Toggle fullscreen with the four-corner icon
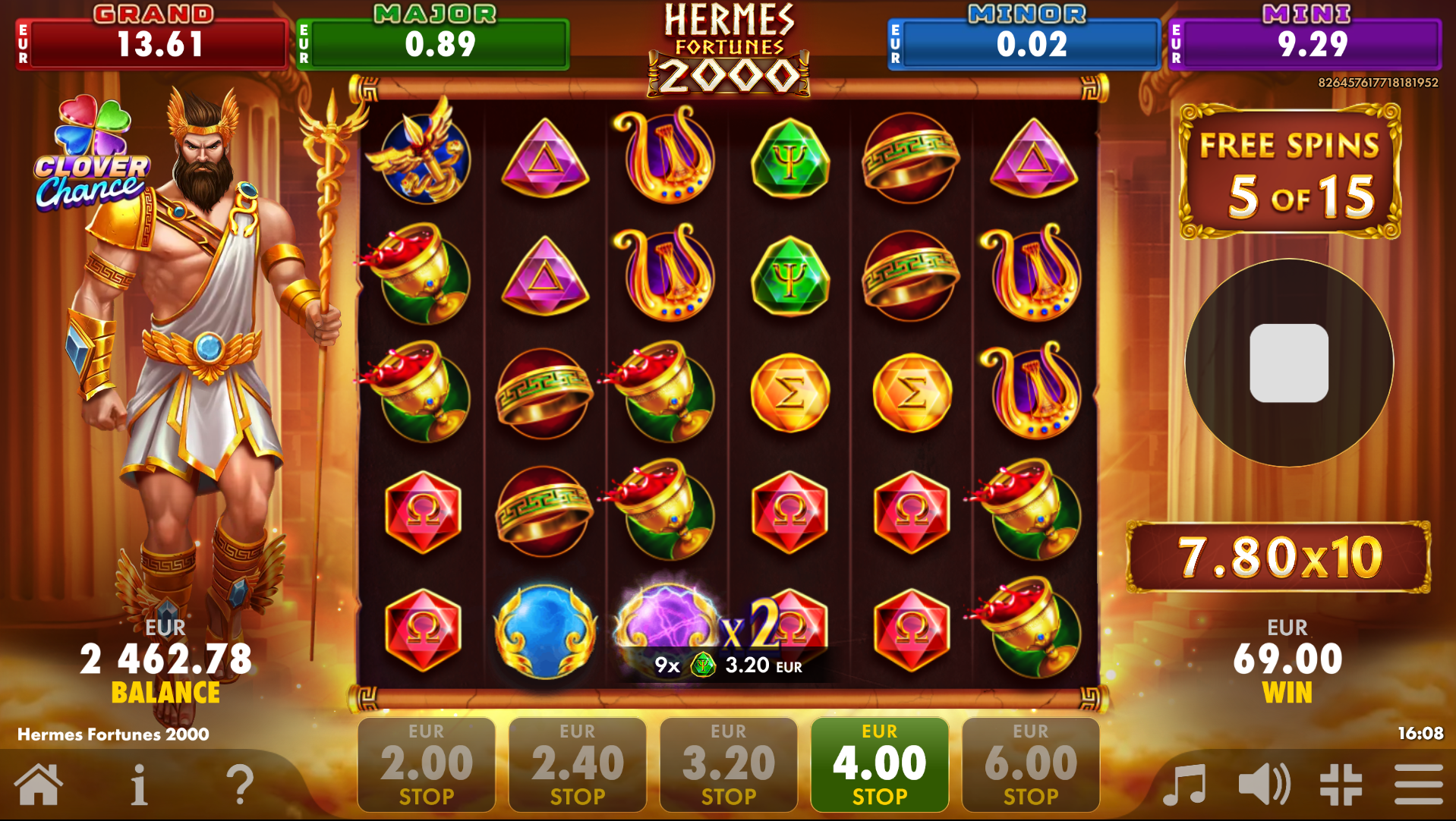 (1341, 785)
